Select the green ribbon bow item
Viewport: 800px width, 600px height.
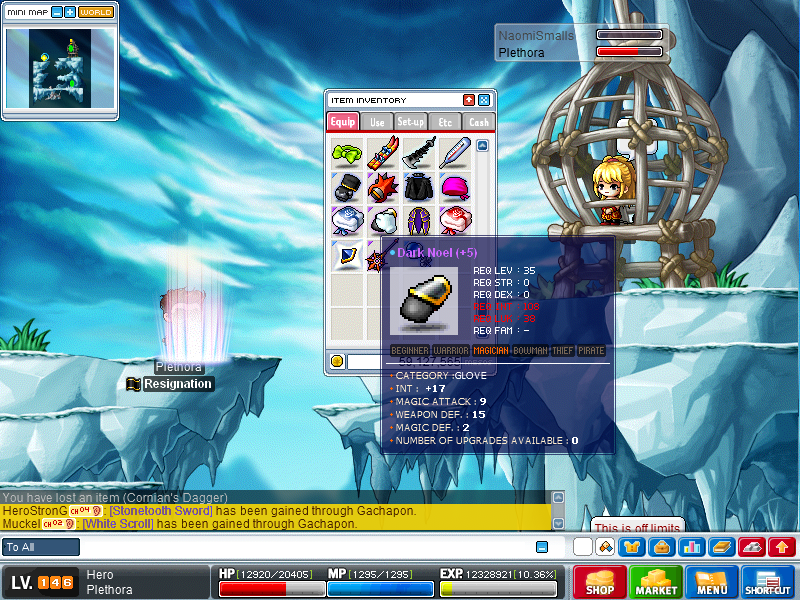pyautogui.click(x=346, y=153)
